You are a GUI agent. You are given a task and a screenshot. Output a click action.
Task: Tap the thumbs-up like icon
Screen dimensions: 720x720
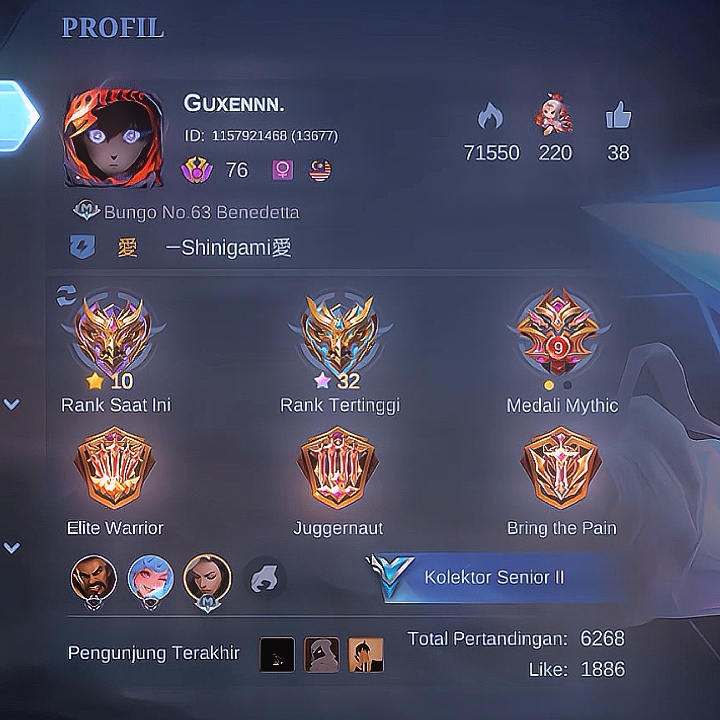[x=618, y=118]
